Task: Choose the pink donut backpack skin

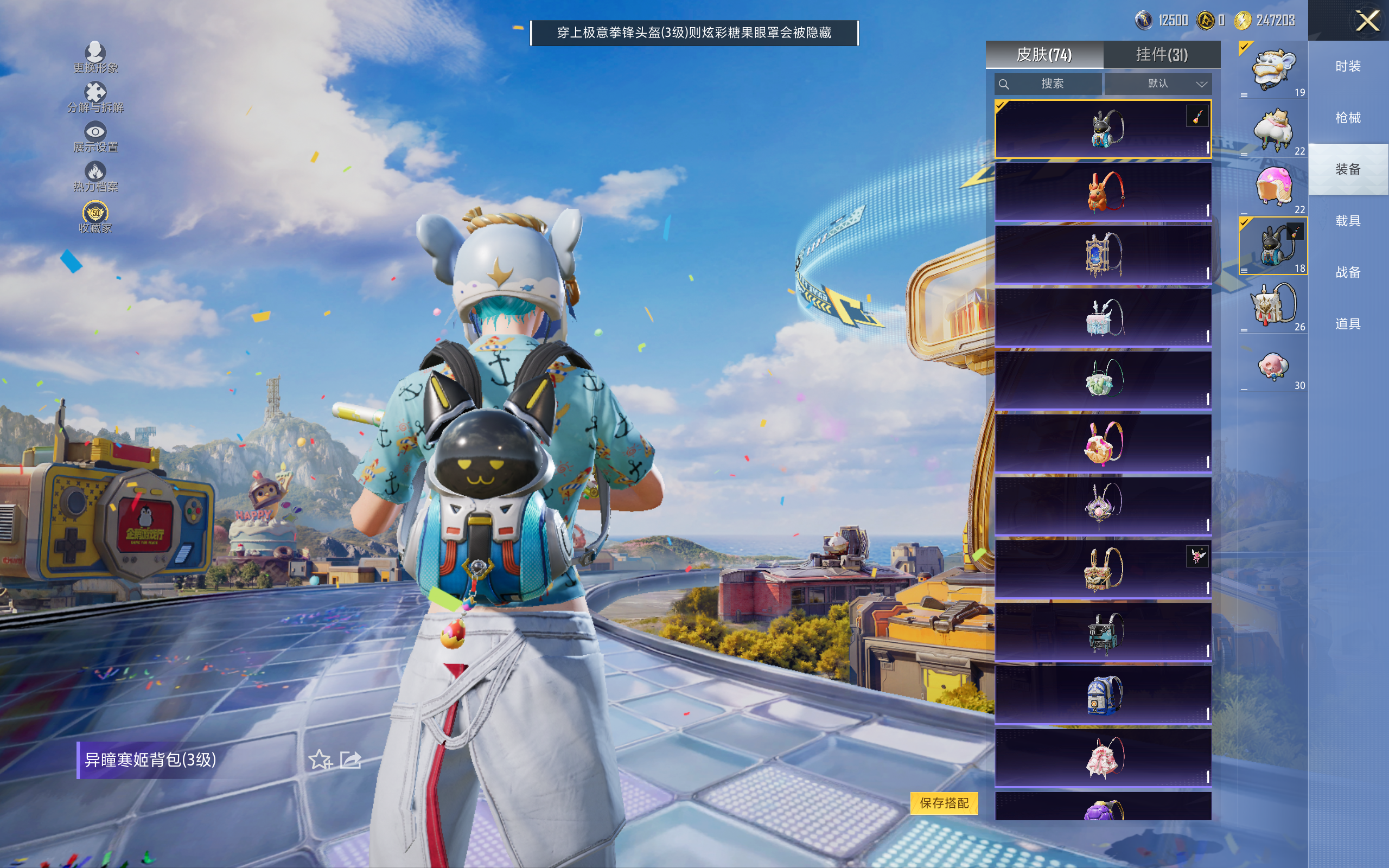Action: (1103, 443)
